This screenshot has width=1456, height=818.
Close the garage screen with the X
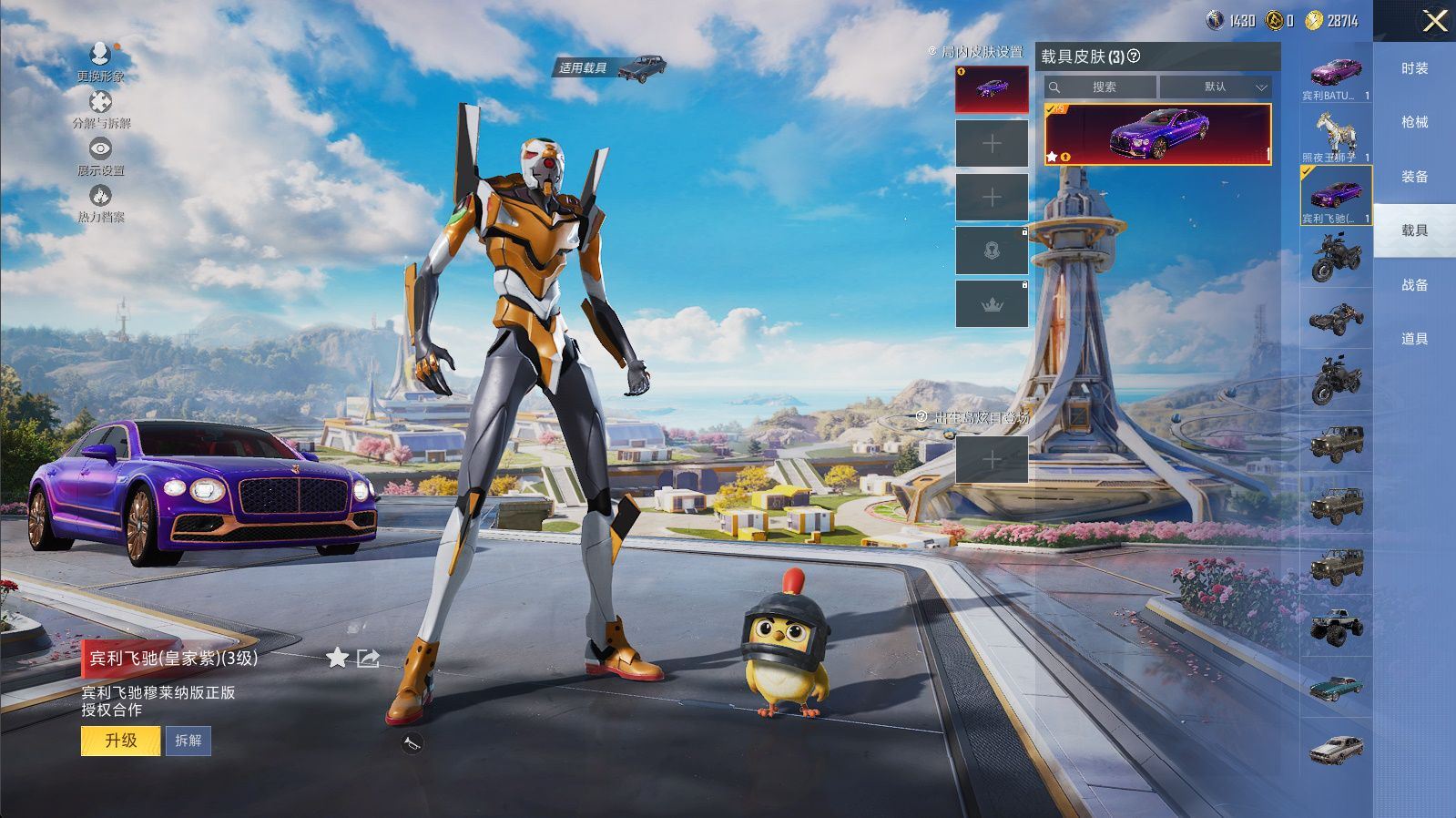pos(1434,21)
